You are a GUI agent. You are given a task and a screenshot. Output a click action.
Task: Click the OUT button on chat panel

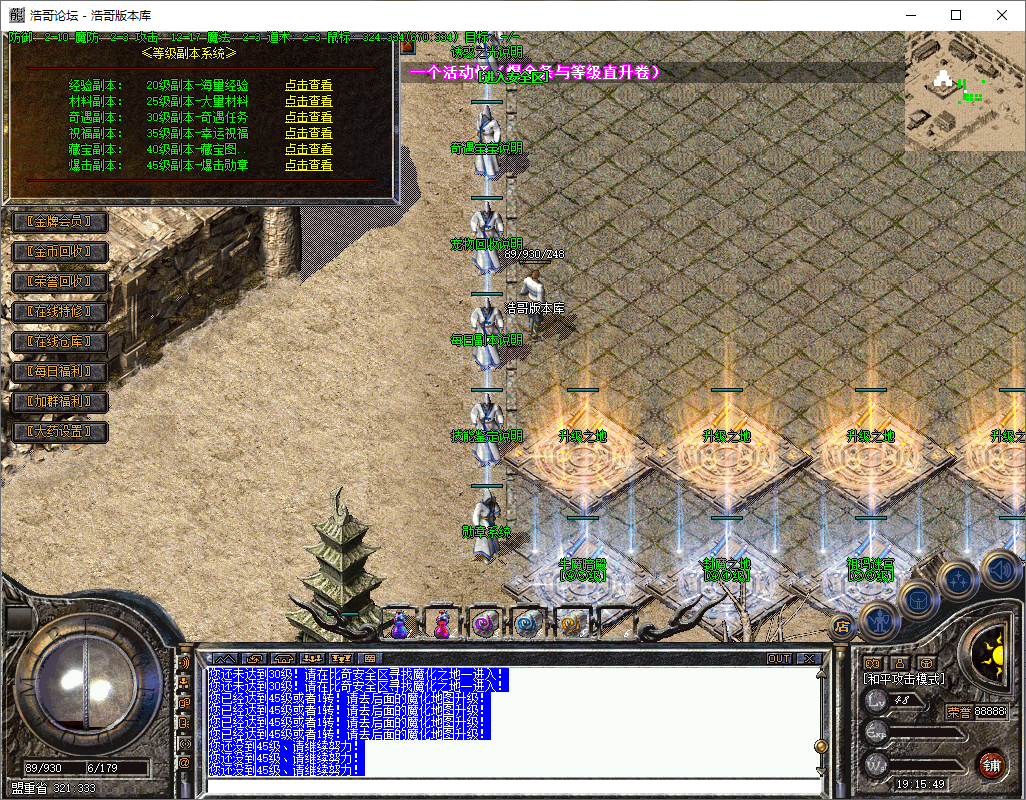click(779, 659)
